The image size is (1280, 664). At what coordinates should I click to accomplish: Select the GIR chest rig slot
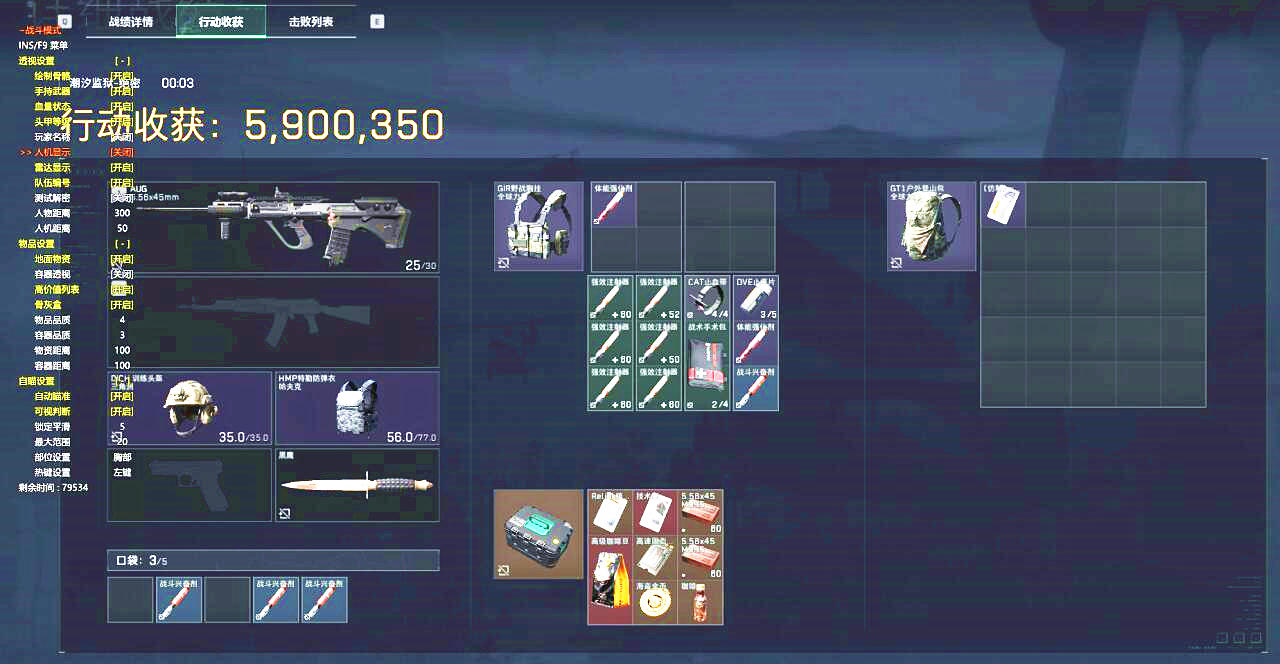click(x=539, y=226)
